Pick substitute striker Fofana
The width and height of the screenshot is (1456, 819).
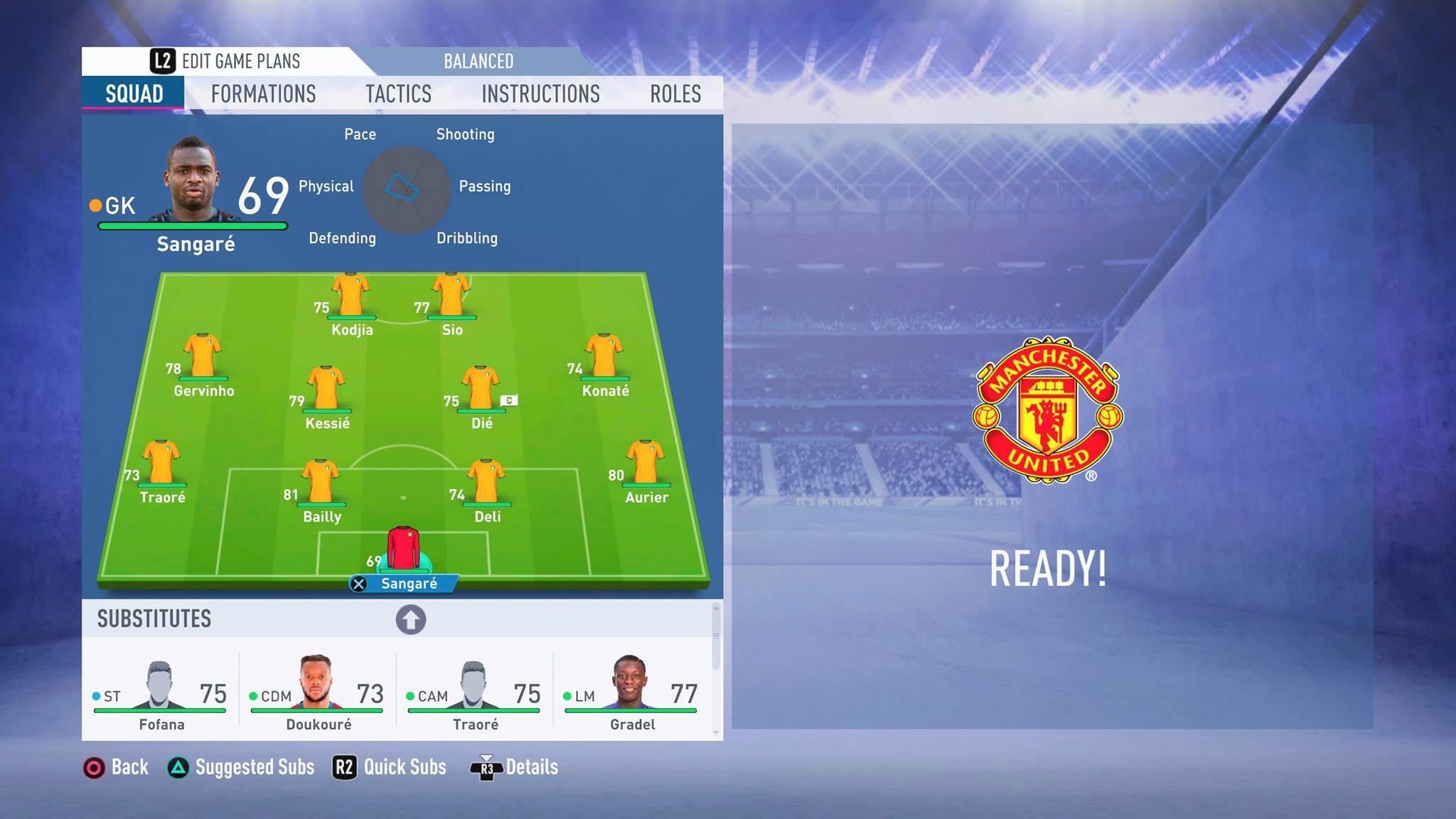[x=161, y=693]
